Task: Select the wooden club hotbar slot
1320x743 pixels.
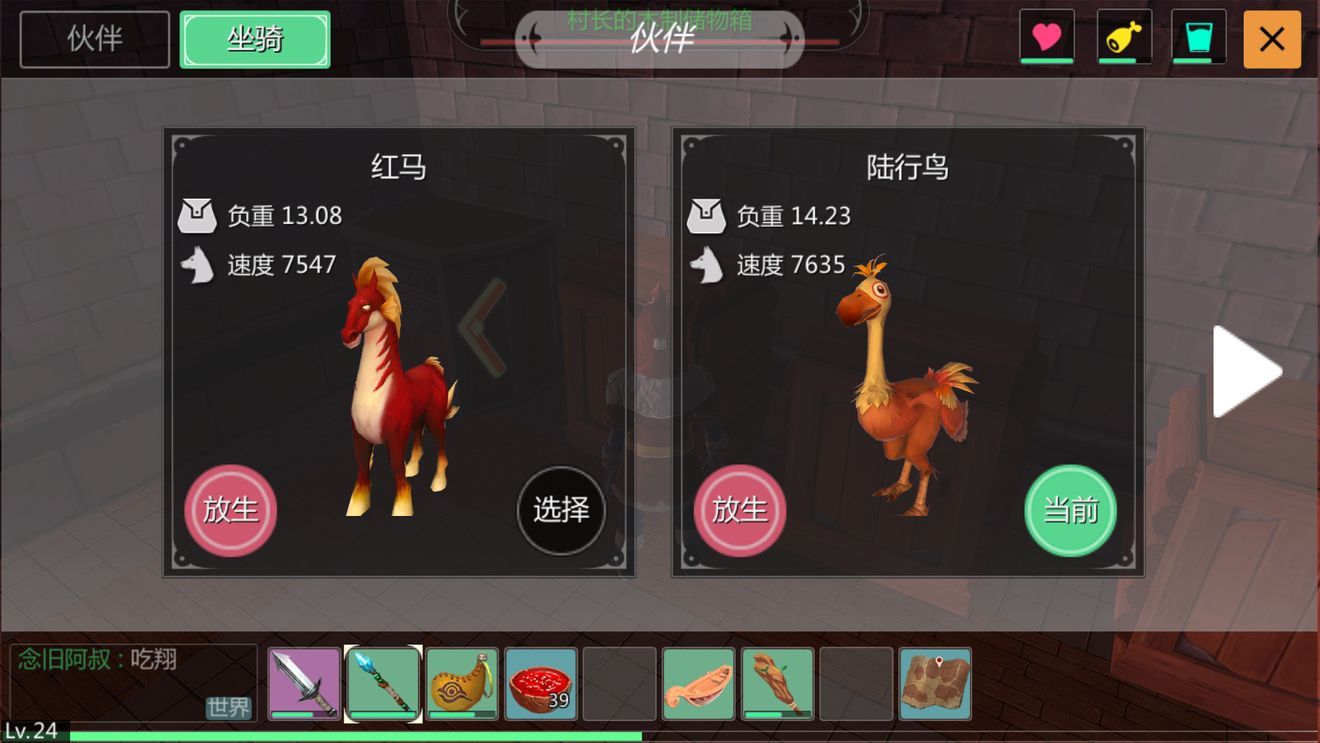Action: [778, 684]
